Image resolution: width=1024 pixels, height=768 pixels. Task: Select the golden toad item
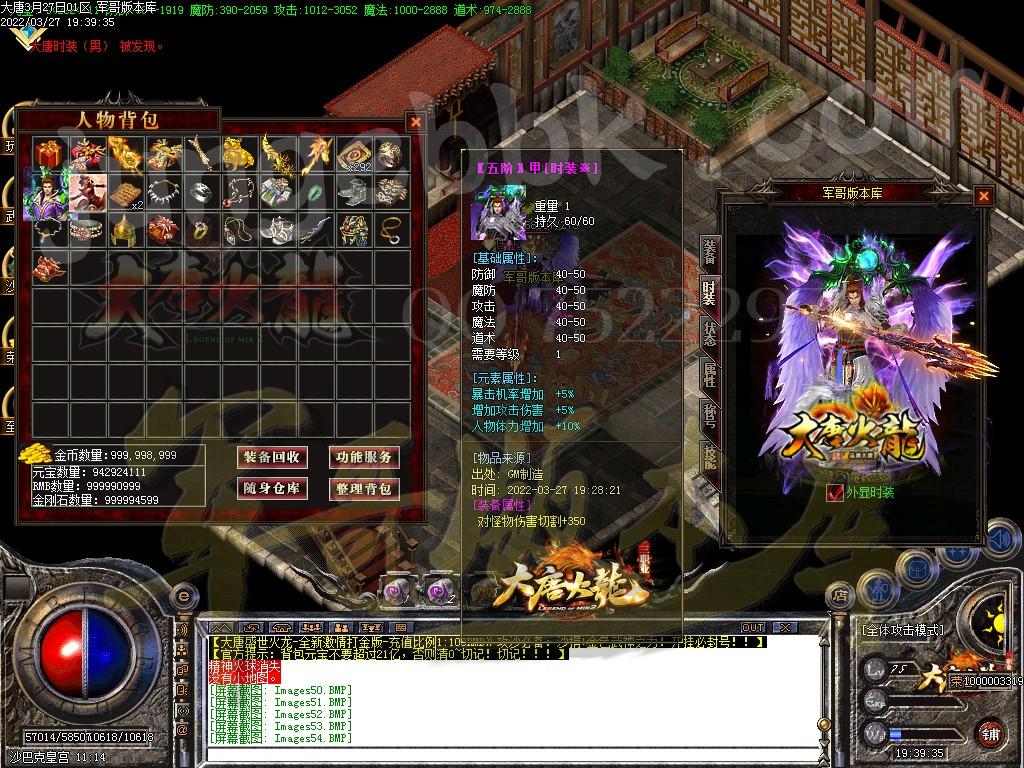click(238, 154)
